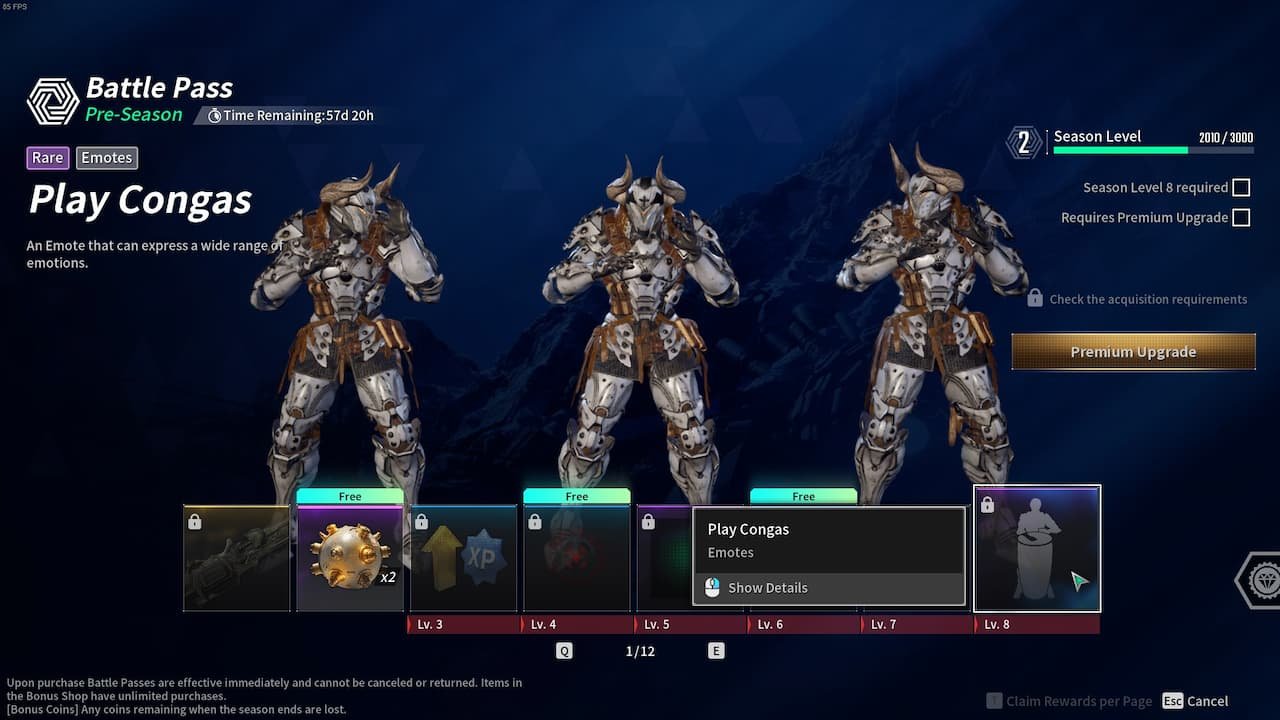Click the timer icon next to Time Remaining
Viewport: 1280px width, 720px height.
[x=213, y=115]
